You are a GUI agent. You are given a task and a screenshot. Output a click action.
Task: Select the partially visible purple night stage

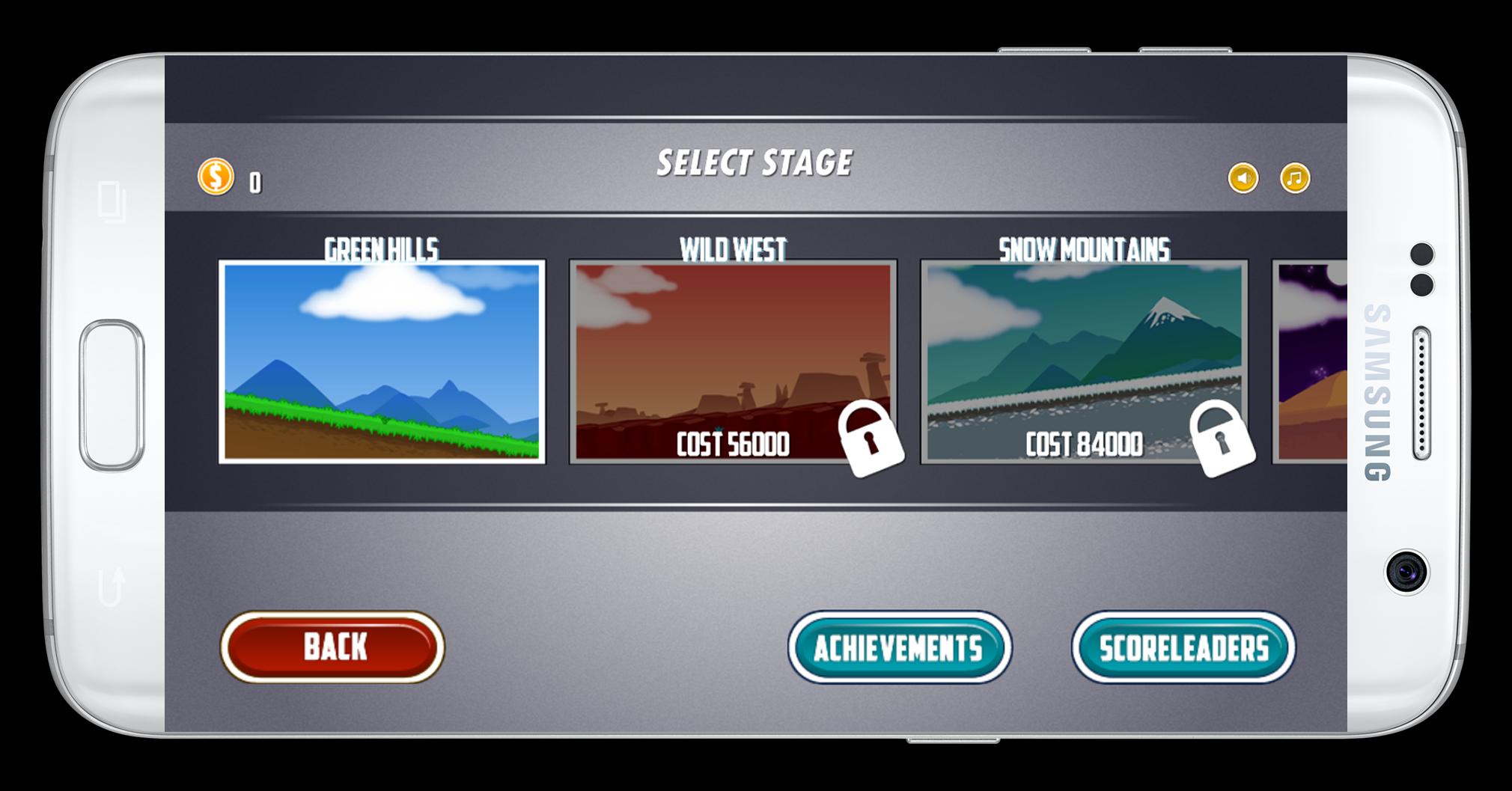[x=1311, y=361]
